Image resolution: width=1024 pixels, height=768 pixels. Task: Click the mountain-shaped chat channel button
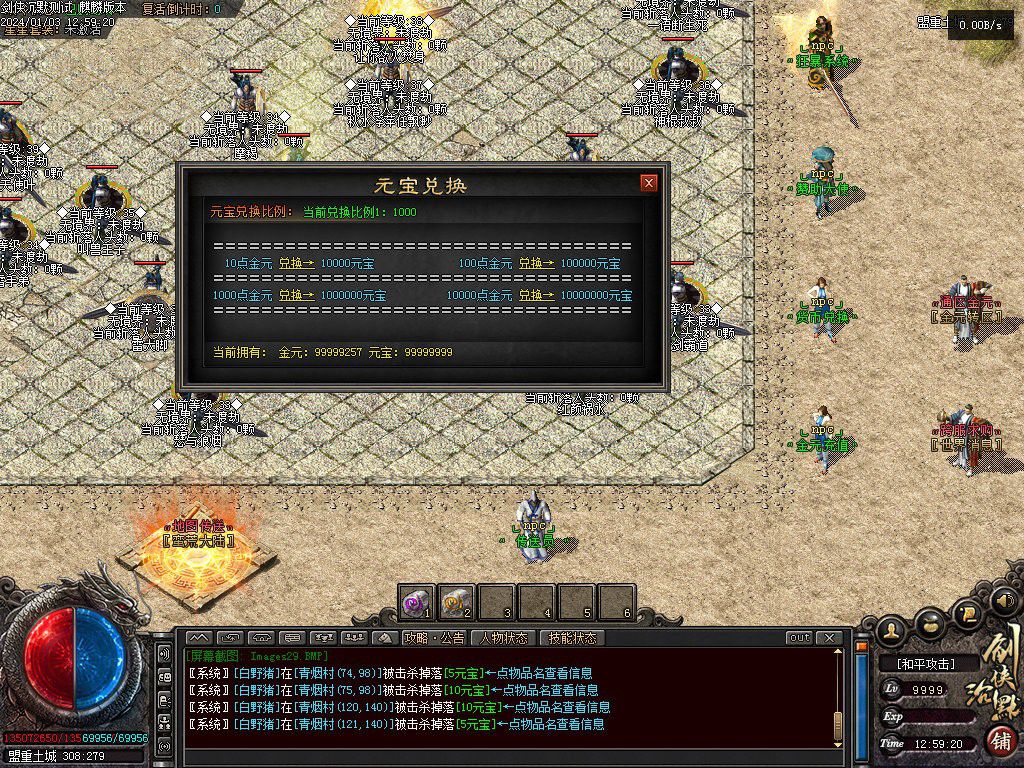coord(198,638)
